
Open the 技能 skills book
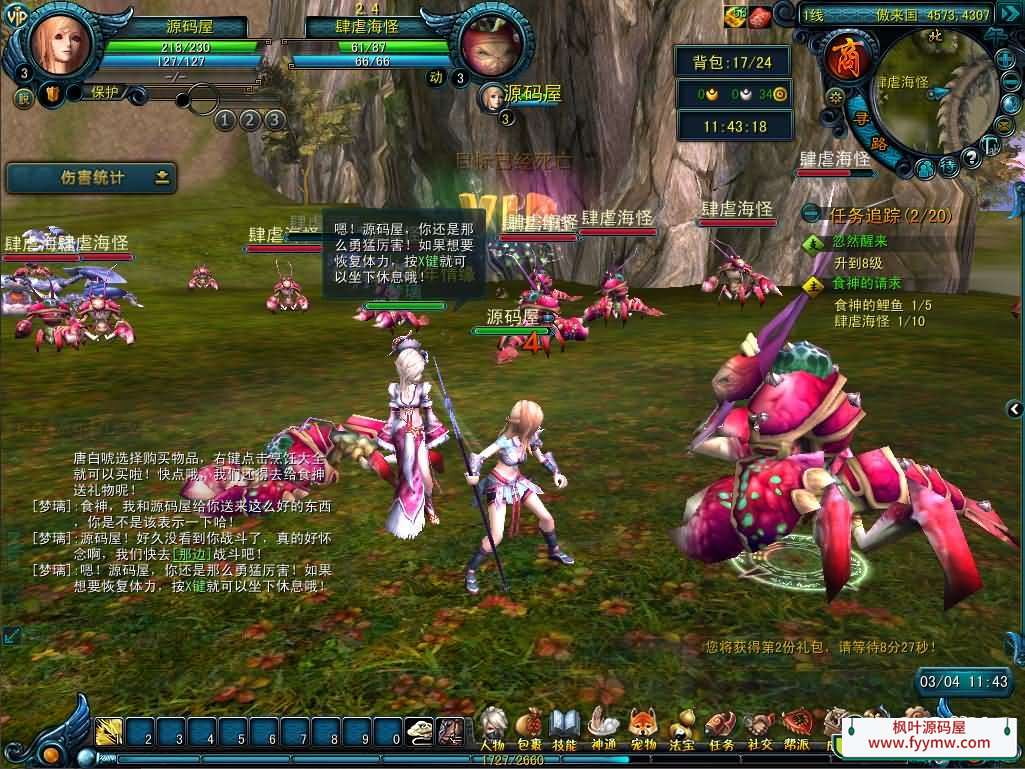click(565, 725)
